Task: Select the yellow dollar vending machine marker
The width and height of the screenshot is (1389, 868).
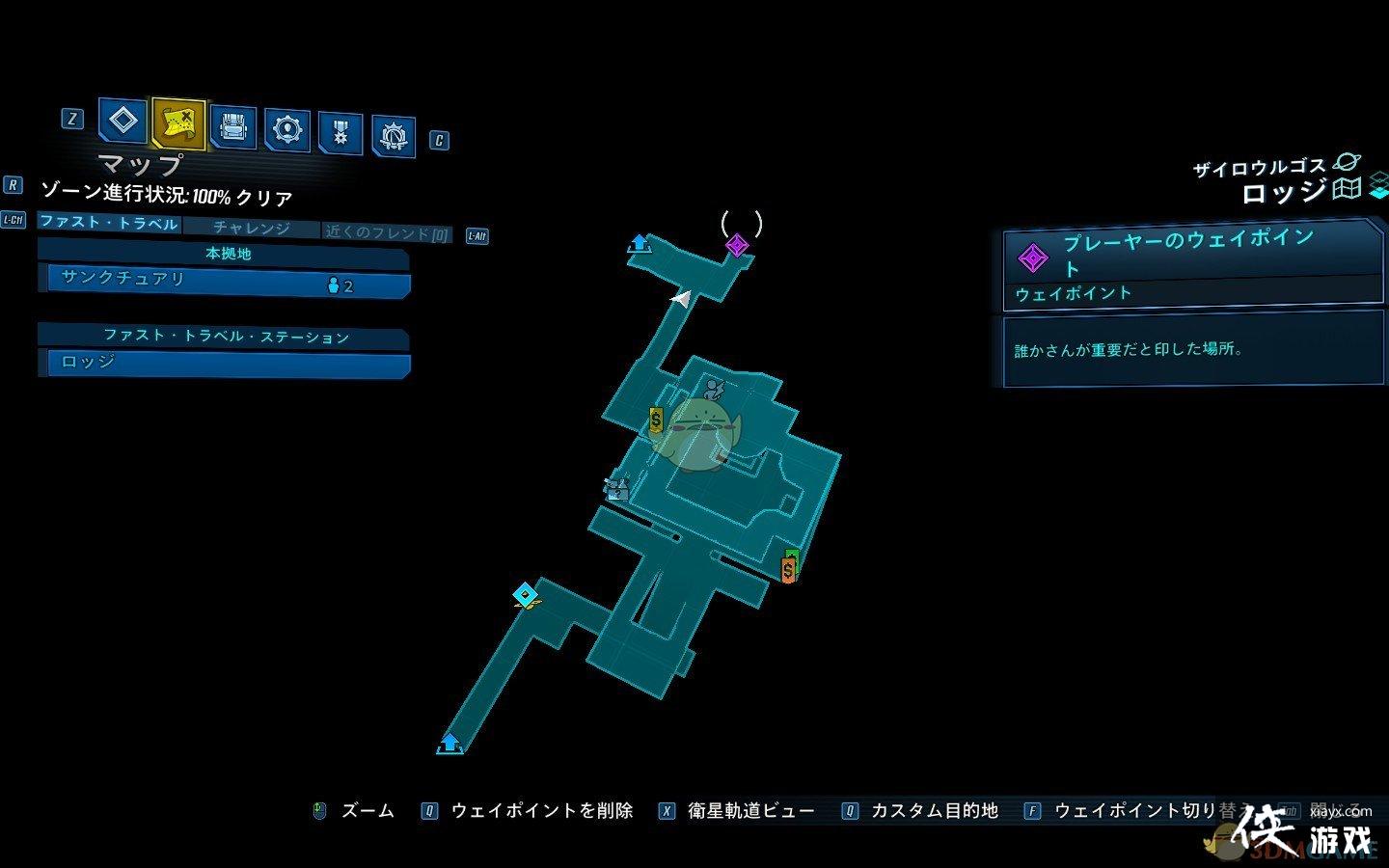Action: [656, 420]
